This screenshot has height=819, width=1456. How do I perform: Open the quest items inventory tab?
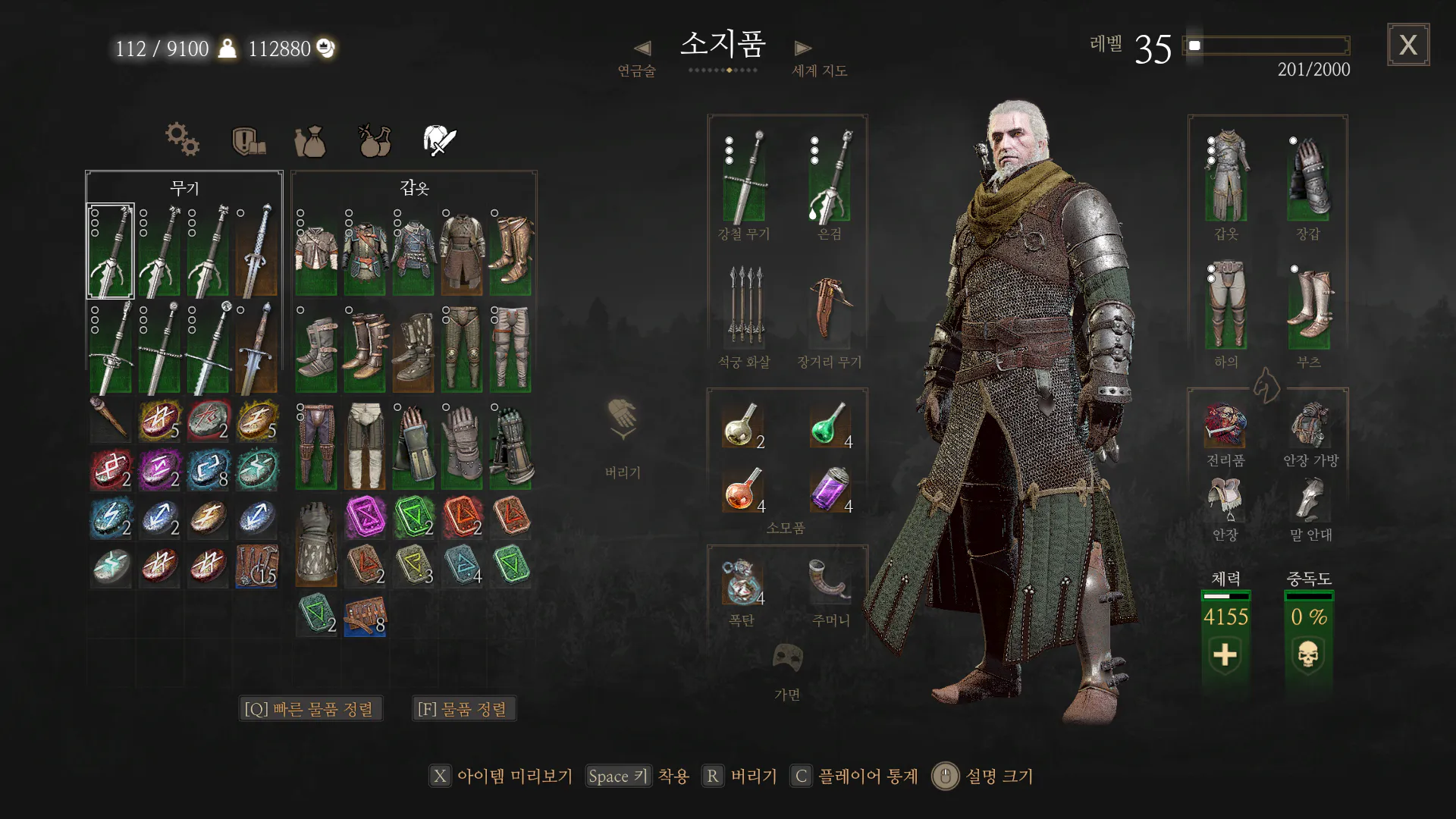248,141
